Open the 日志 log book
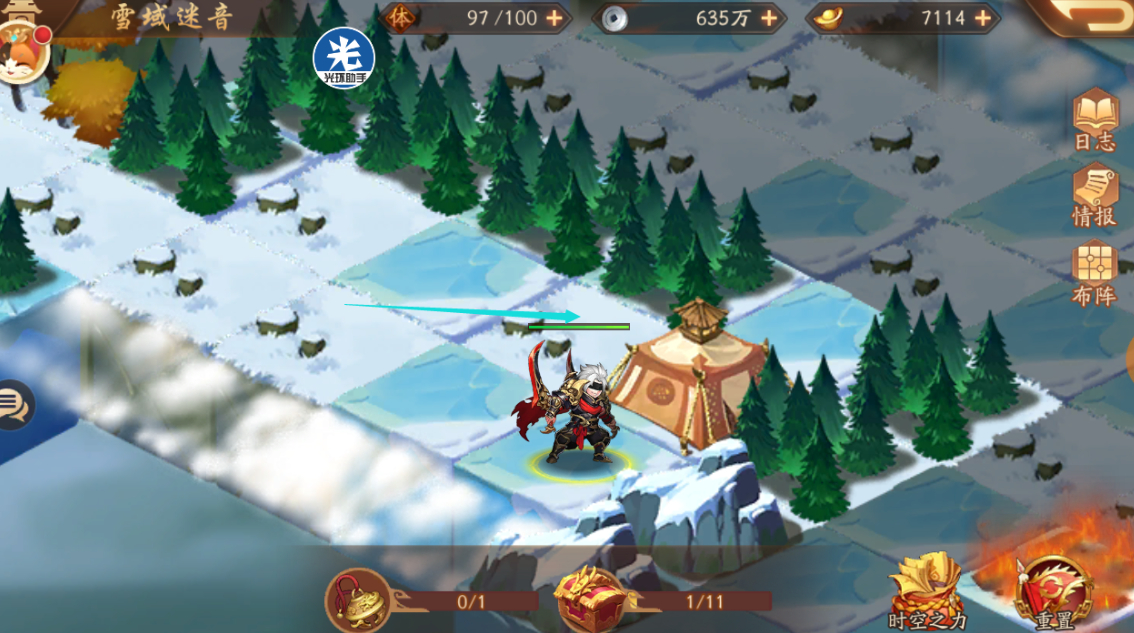 (x=1094, y=120)
